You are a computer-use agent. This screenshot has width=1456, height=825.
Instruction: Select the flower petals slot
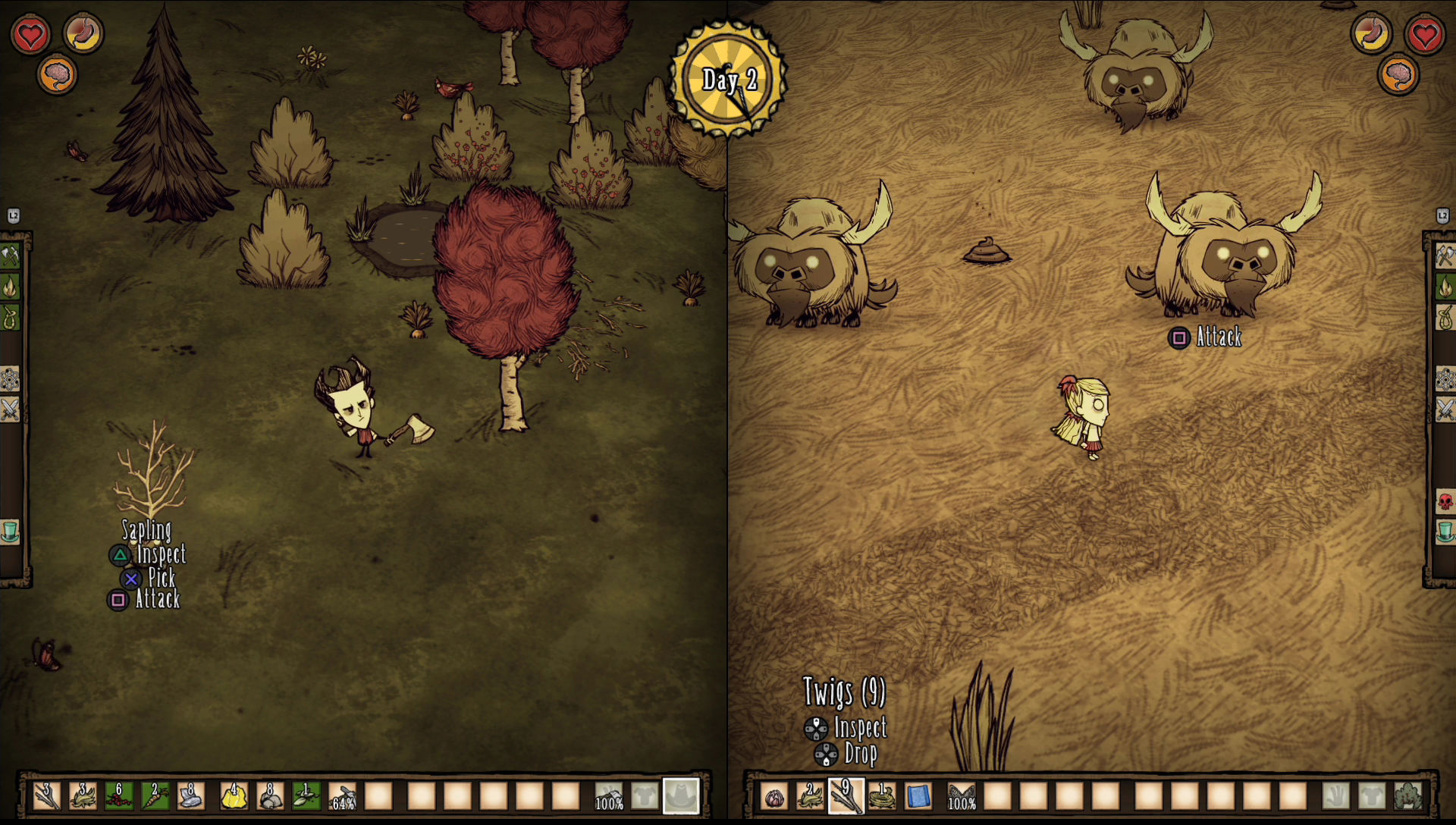[x=773, y=797]
